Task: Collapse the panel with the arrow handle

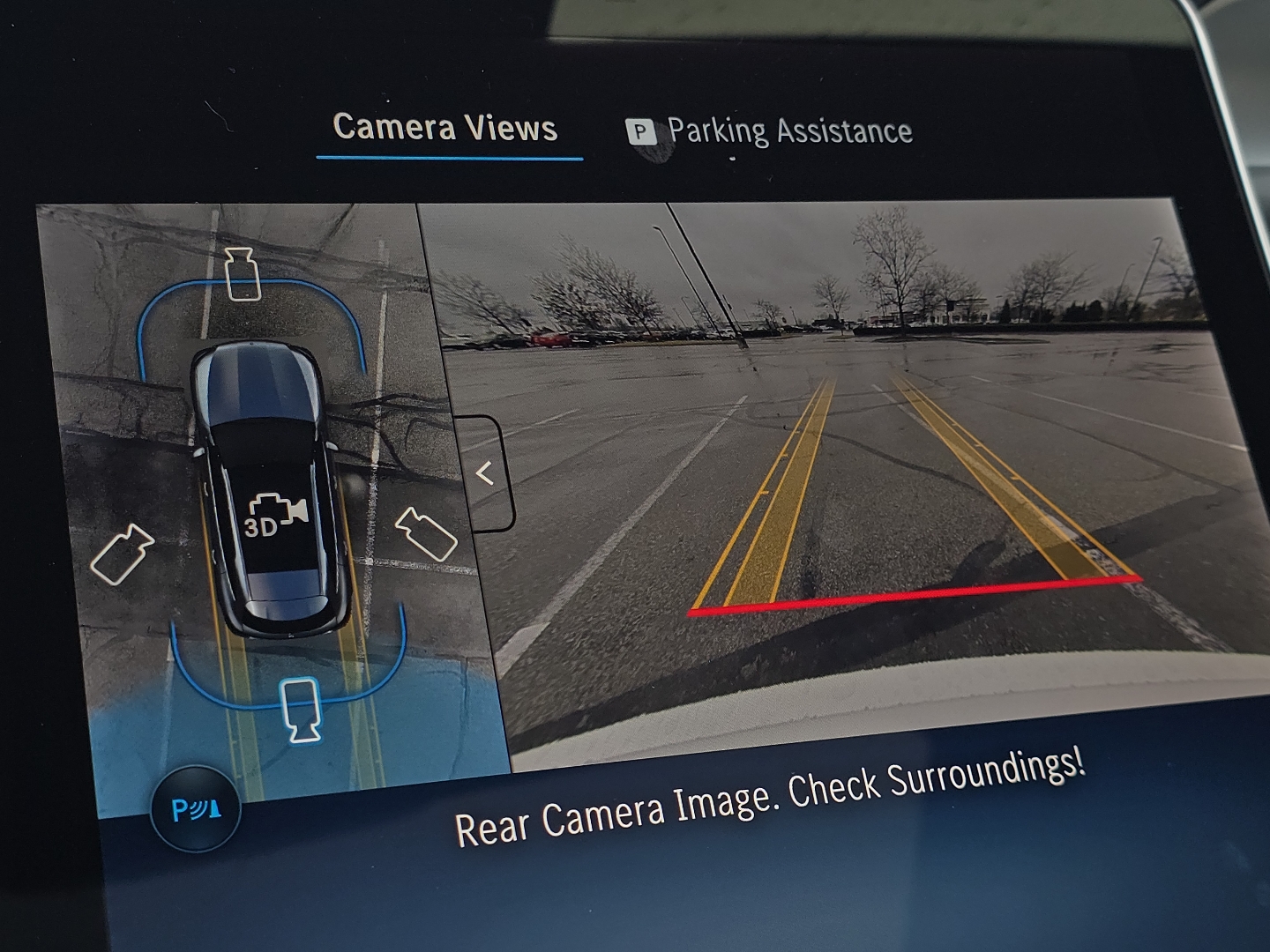Action: tap(484, 474)
